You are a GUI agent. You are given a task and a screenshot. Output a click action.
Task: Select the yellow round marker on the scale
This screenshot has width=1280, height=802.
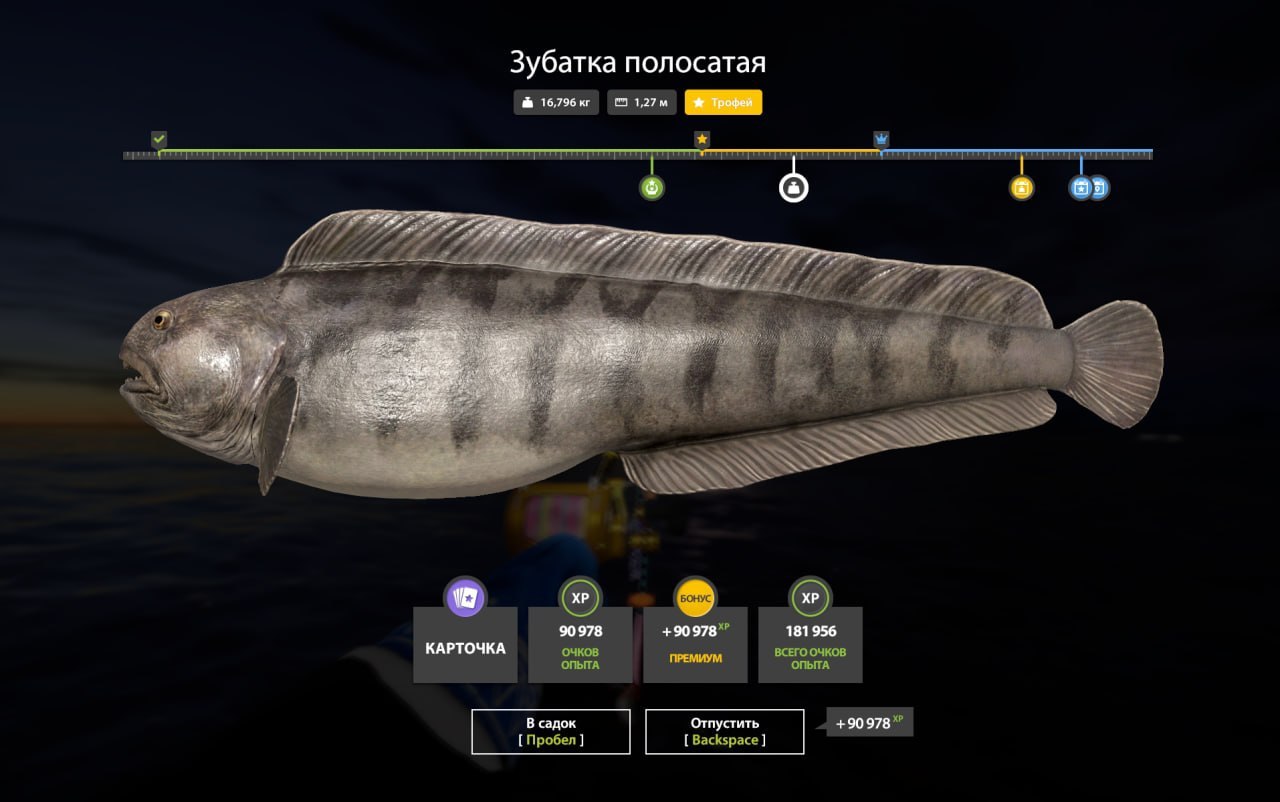(1021, 187)
